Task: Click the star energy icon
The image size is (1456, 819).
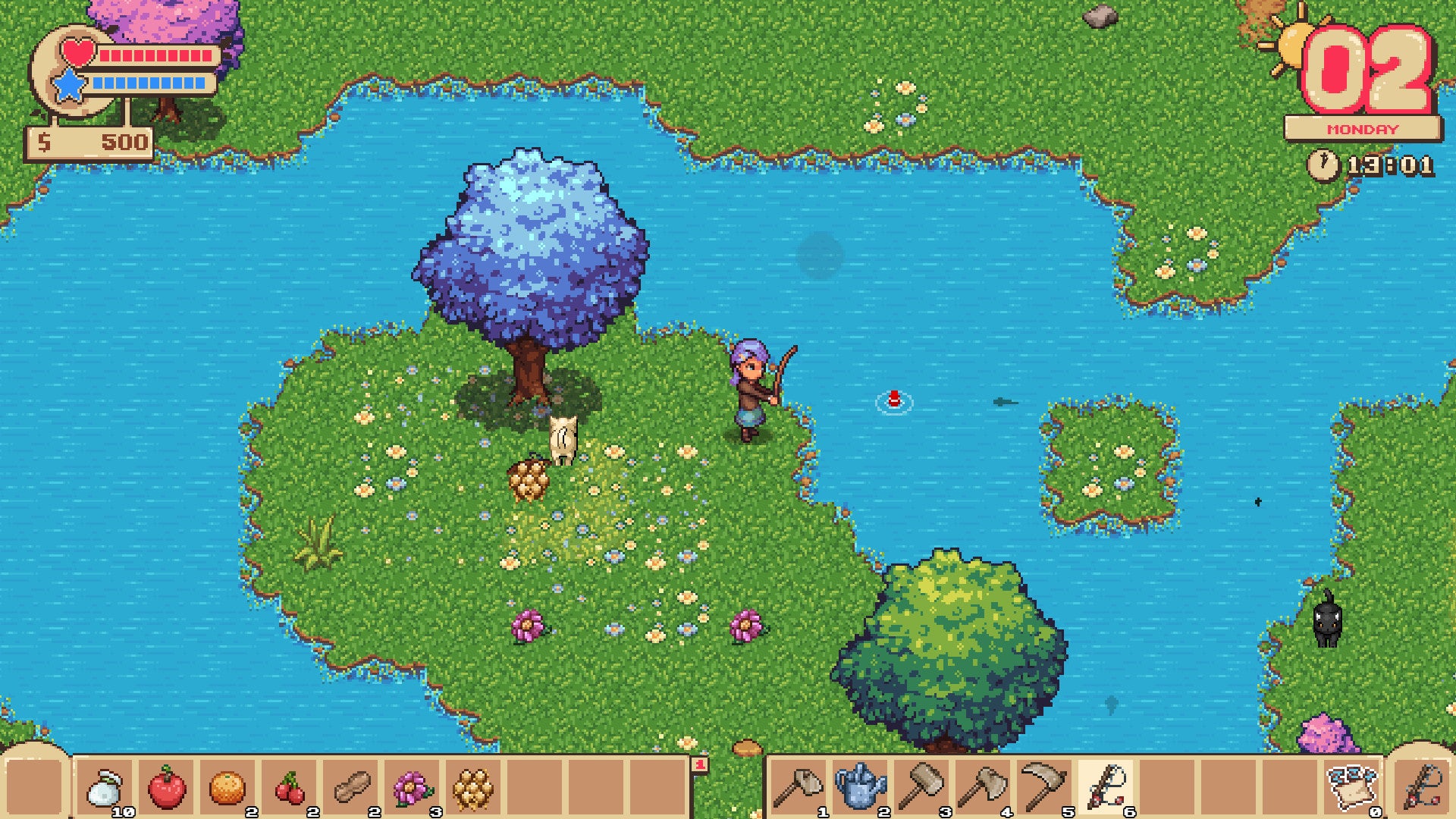Action: (71, 83)
